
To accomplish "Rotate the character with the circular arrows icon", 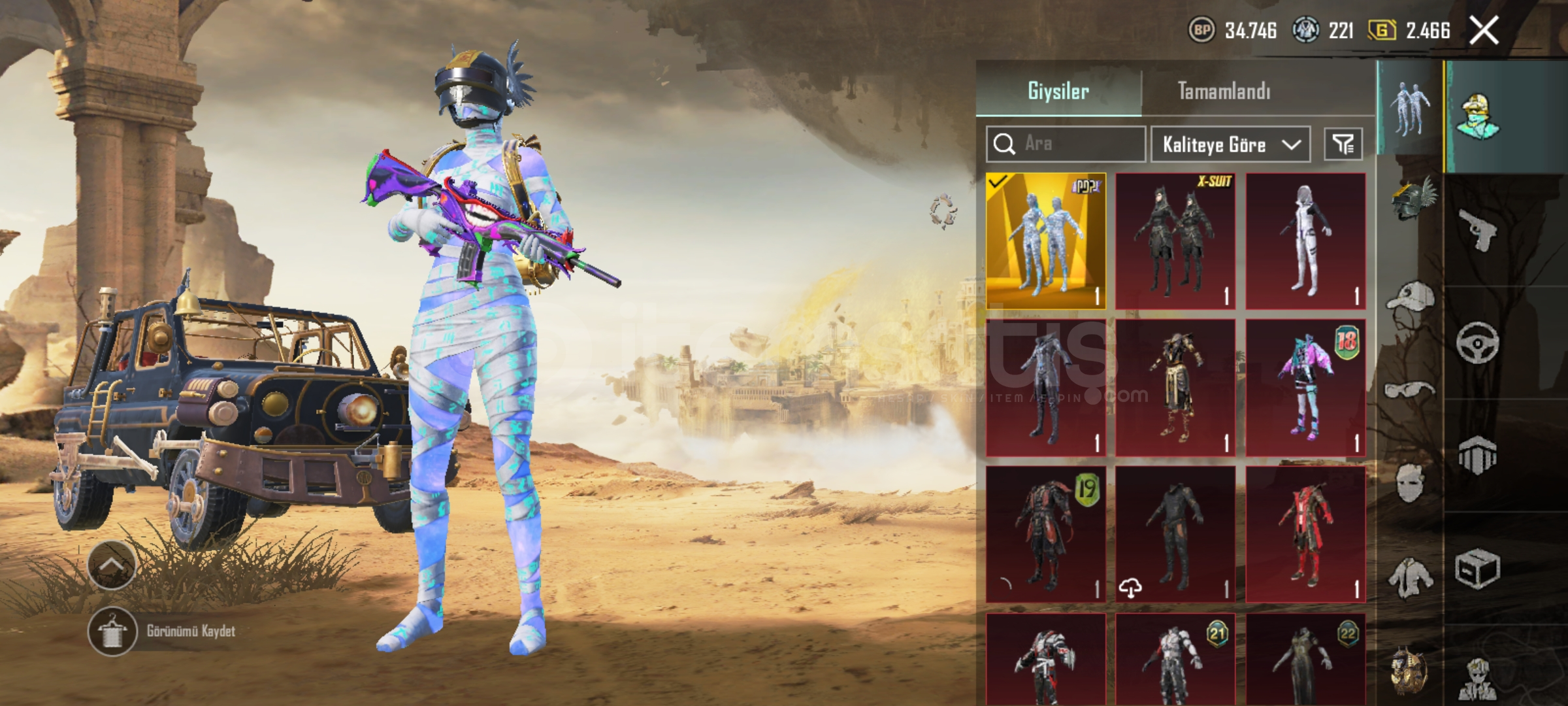I will tap(943, 212).
